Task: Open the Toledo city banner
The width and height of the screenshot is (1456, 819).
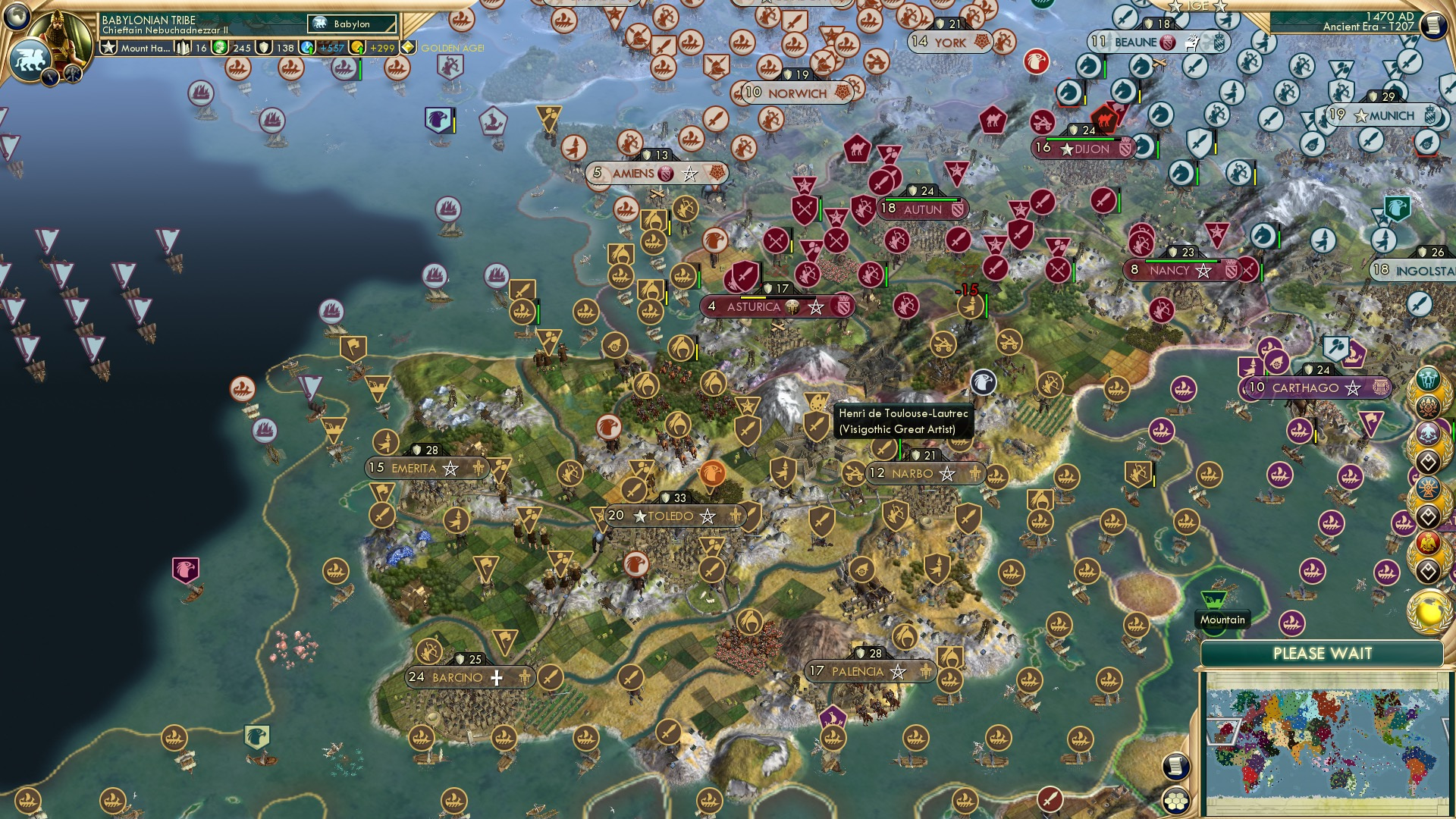Action: click(673, 515)
